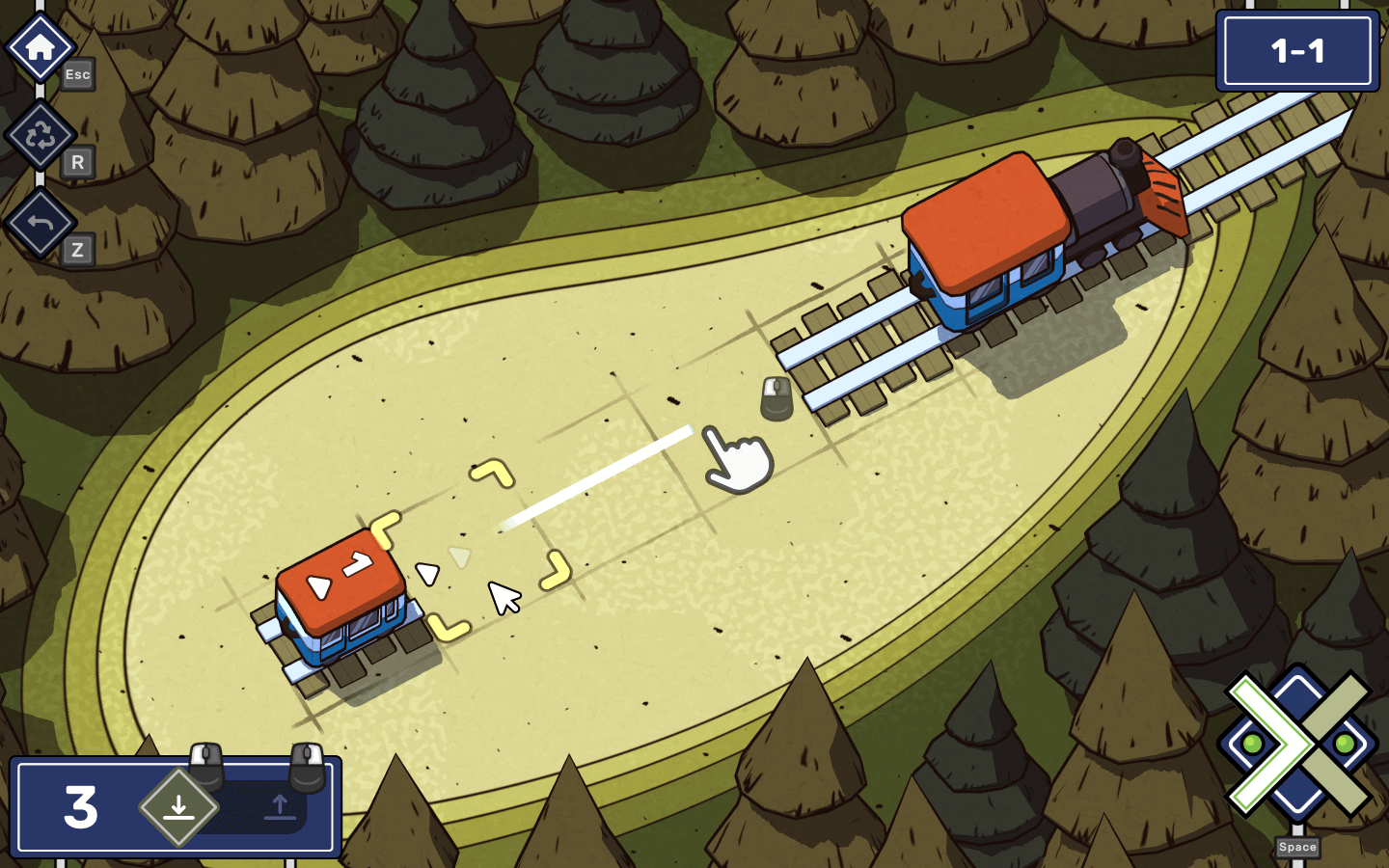Screen dimensions: 1389x868
Task: Click the track piece counter showing 3
Action: [79, 808]
